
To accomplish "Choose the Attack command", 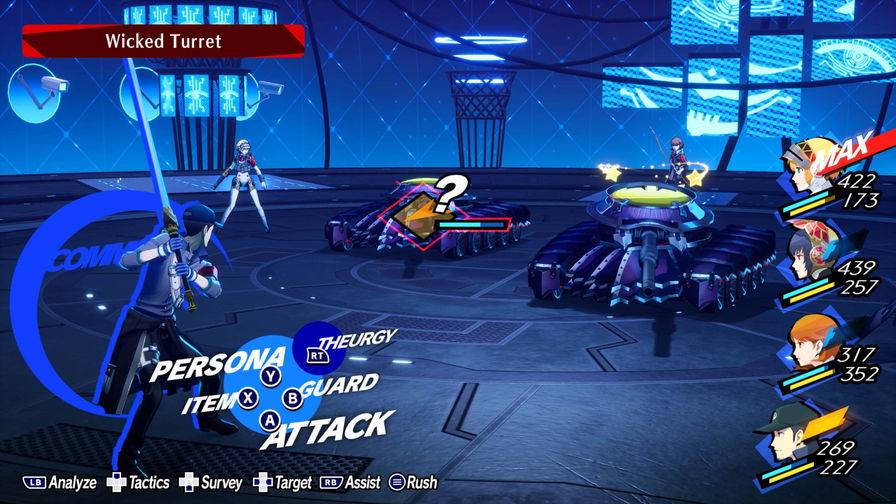I will tap(325, 430).
